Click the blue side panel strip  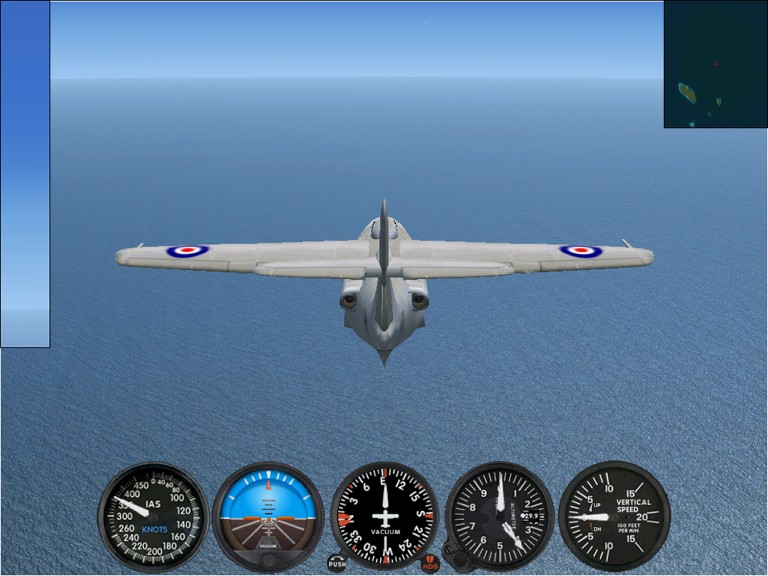[x=25, y=174]
